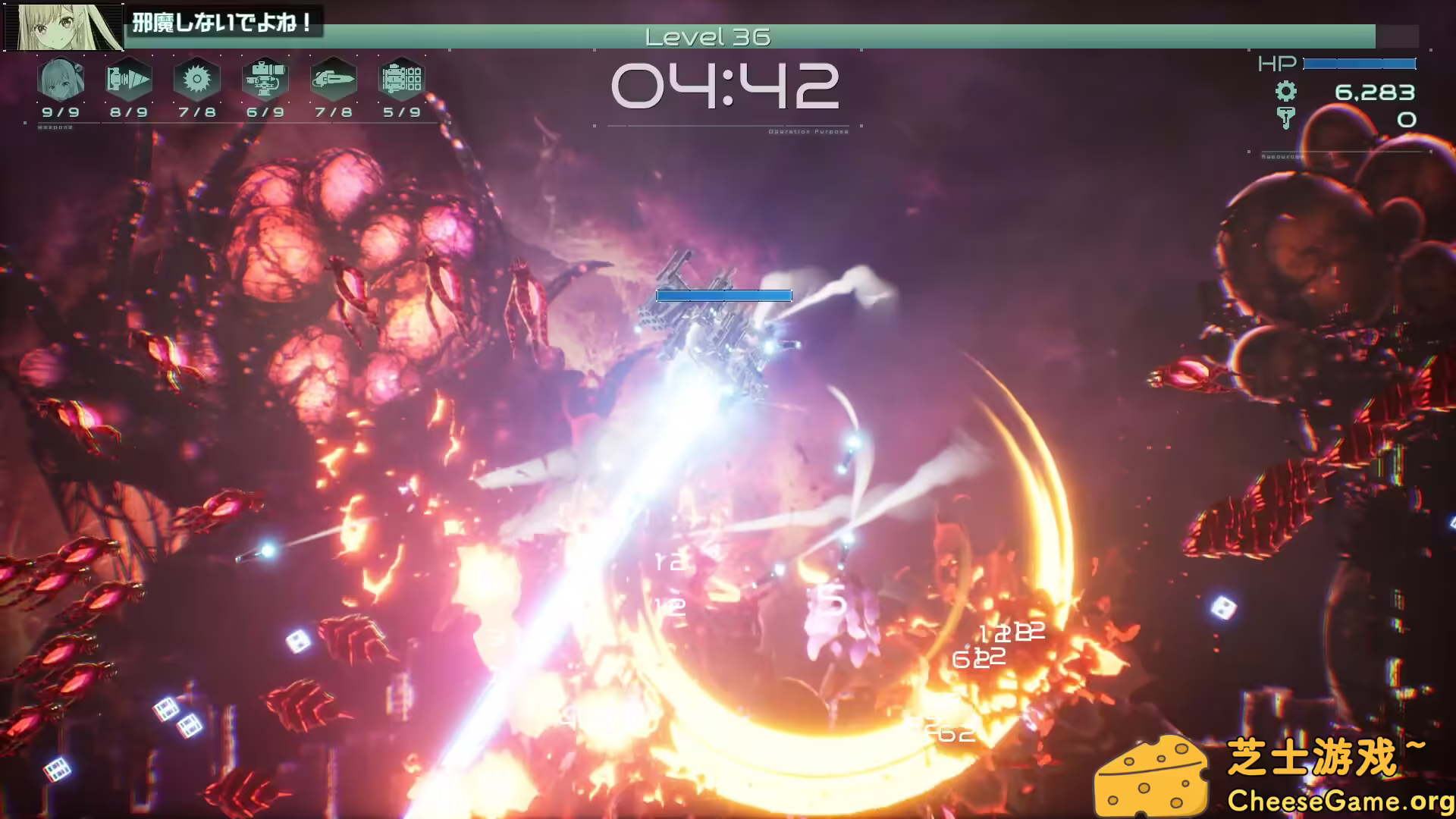Select the cannon weapon icon showing 8/9
The width and height of the screenshot is (1456, 819).
129,79
